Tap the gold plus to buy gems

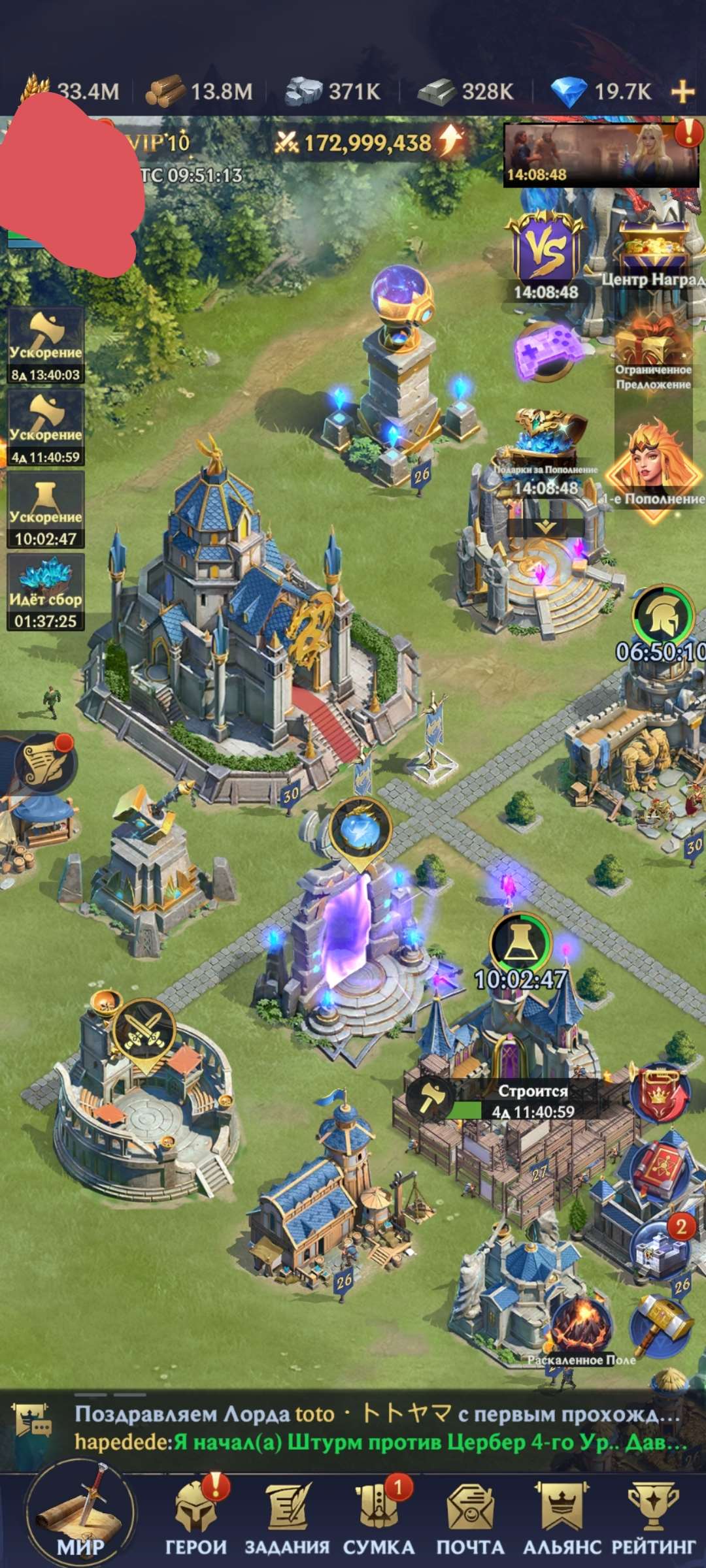(x=682, y=91)
